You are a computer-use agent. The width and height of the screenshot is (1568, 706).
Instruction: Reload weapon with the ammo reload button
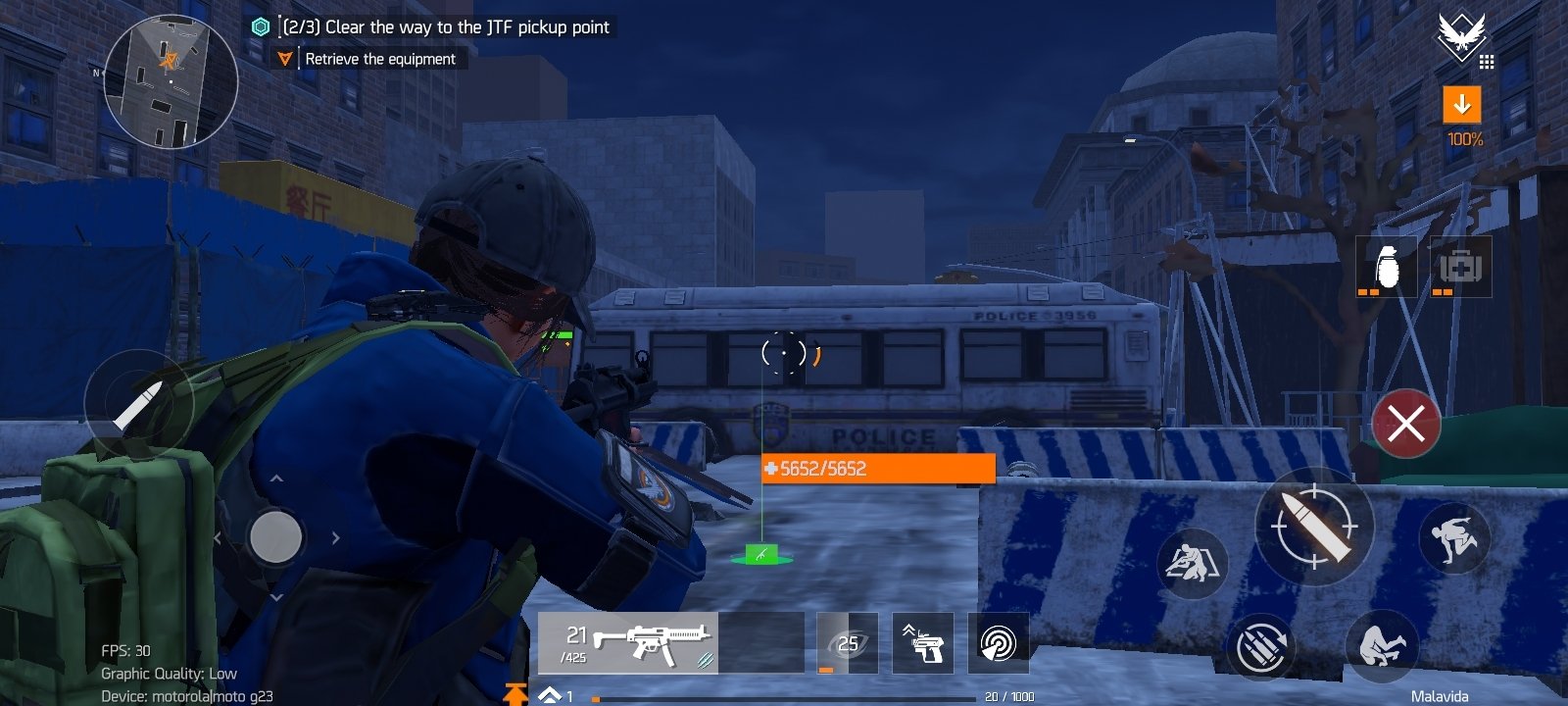click(x=1261, y=646)
